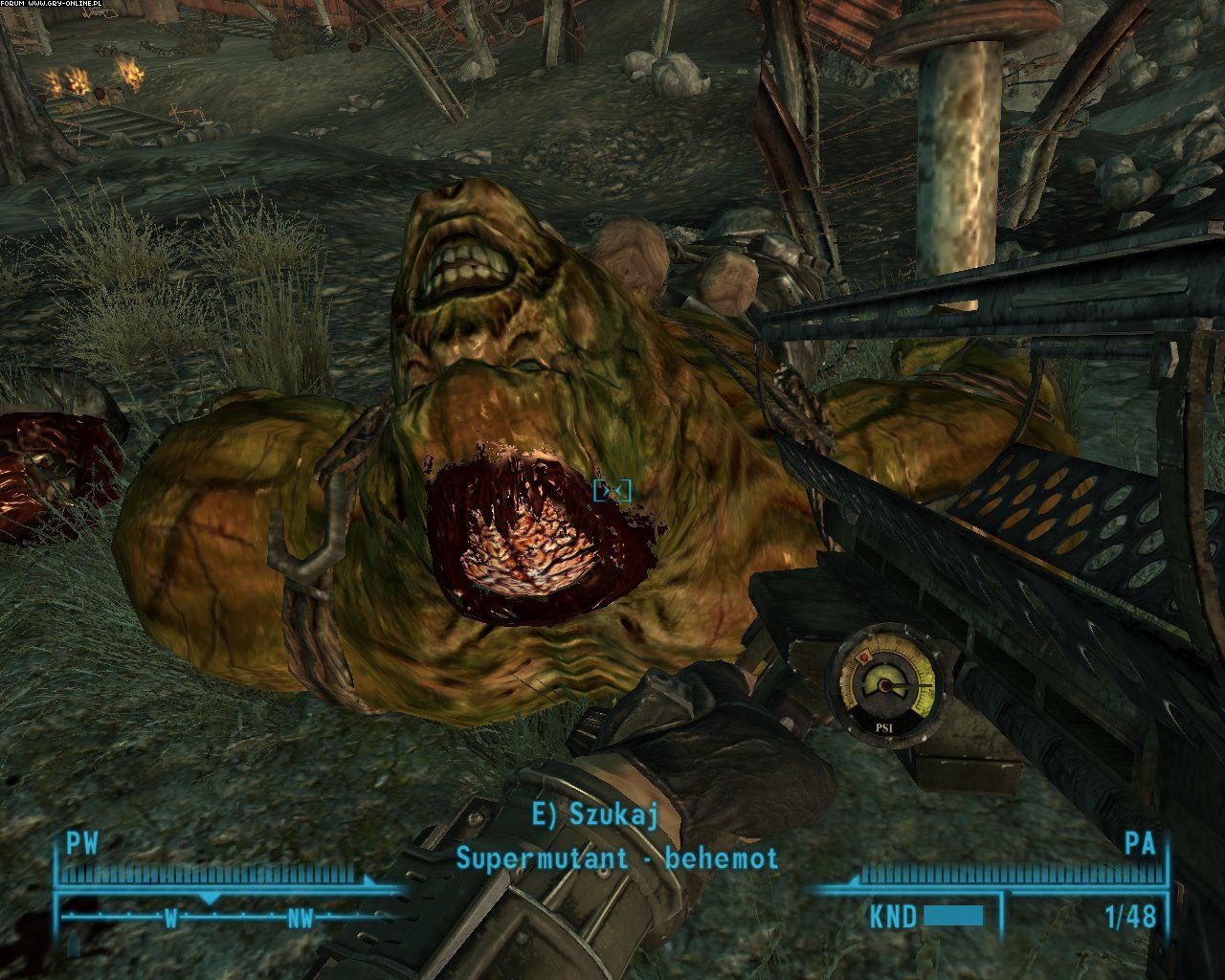The height and width of the screenshot is (980, 1225).
Task: Click the compass strip showing W and NW
Action: tap(230, 917)
